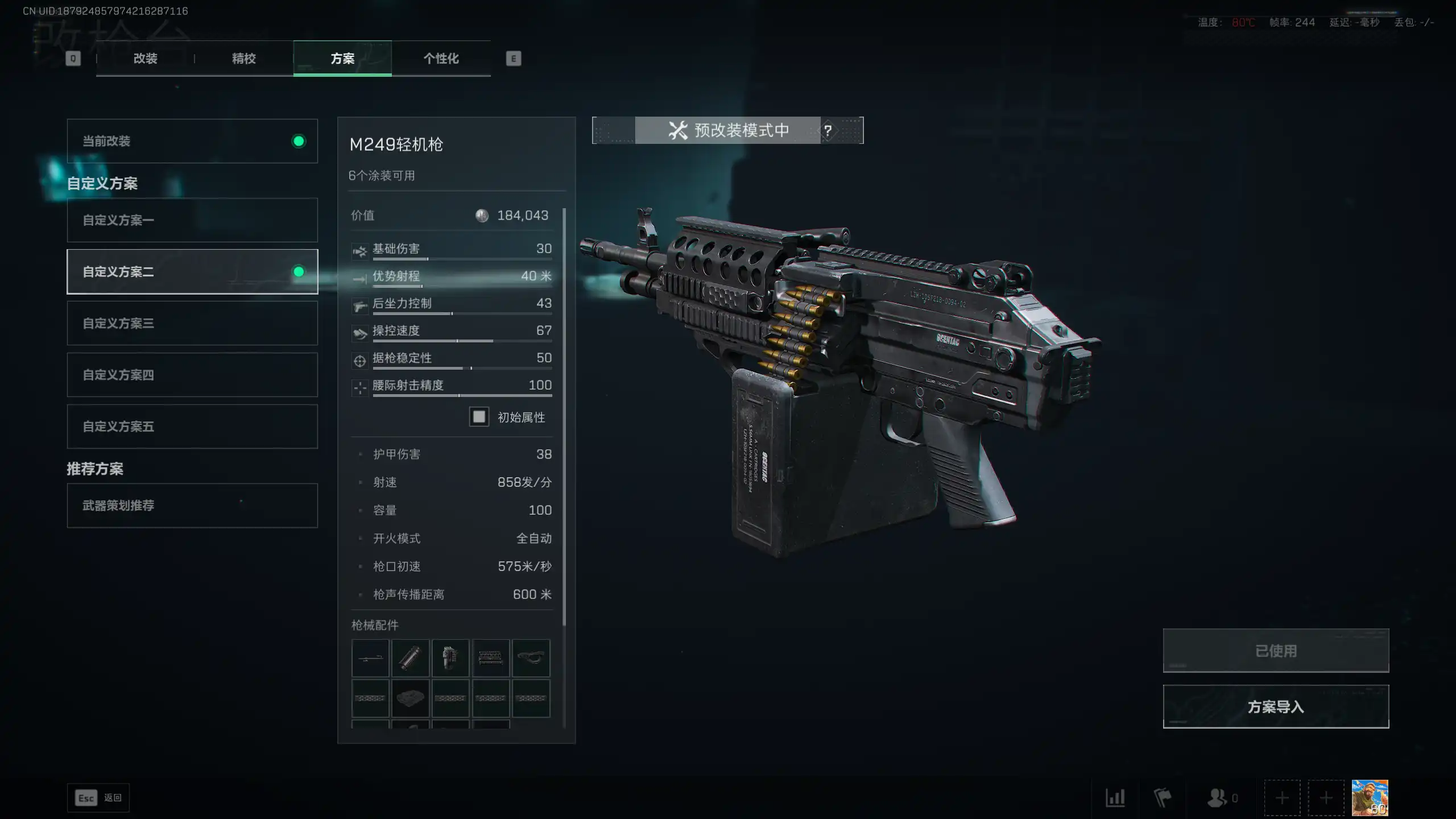Toggle the 初始属性 checkbox

coord(479,417)
